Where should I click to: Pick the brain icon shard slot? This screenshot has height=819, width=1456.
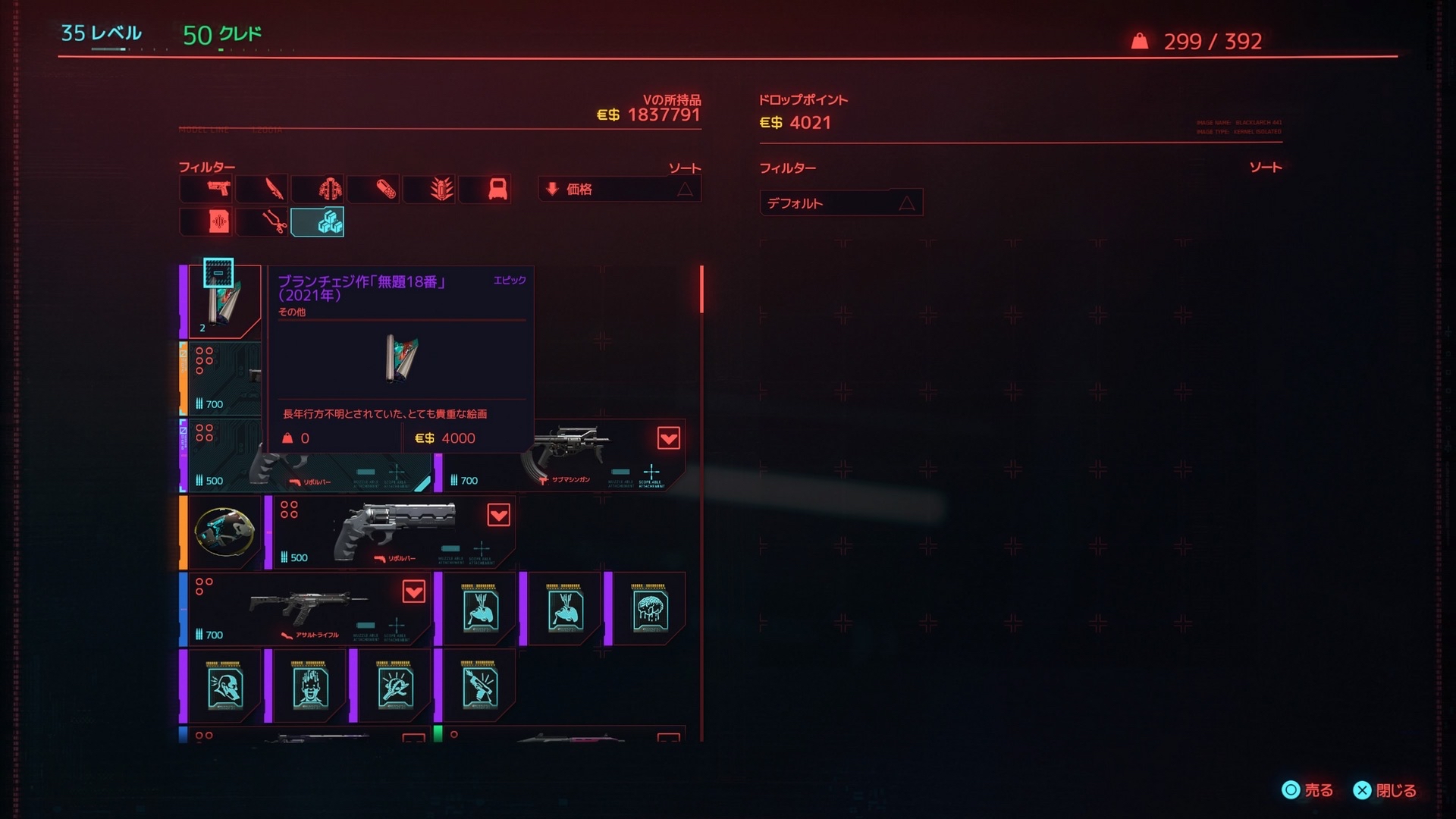pyautogui.click(x=649, y=609)
